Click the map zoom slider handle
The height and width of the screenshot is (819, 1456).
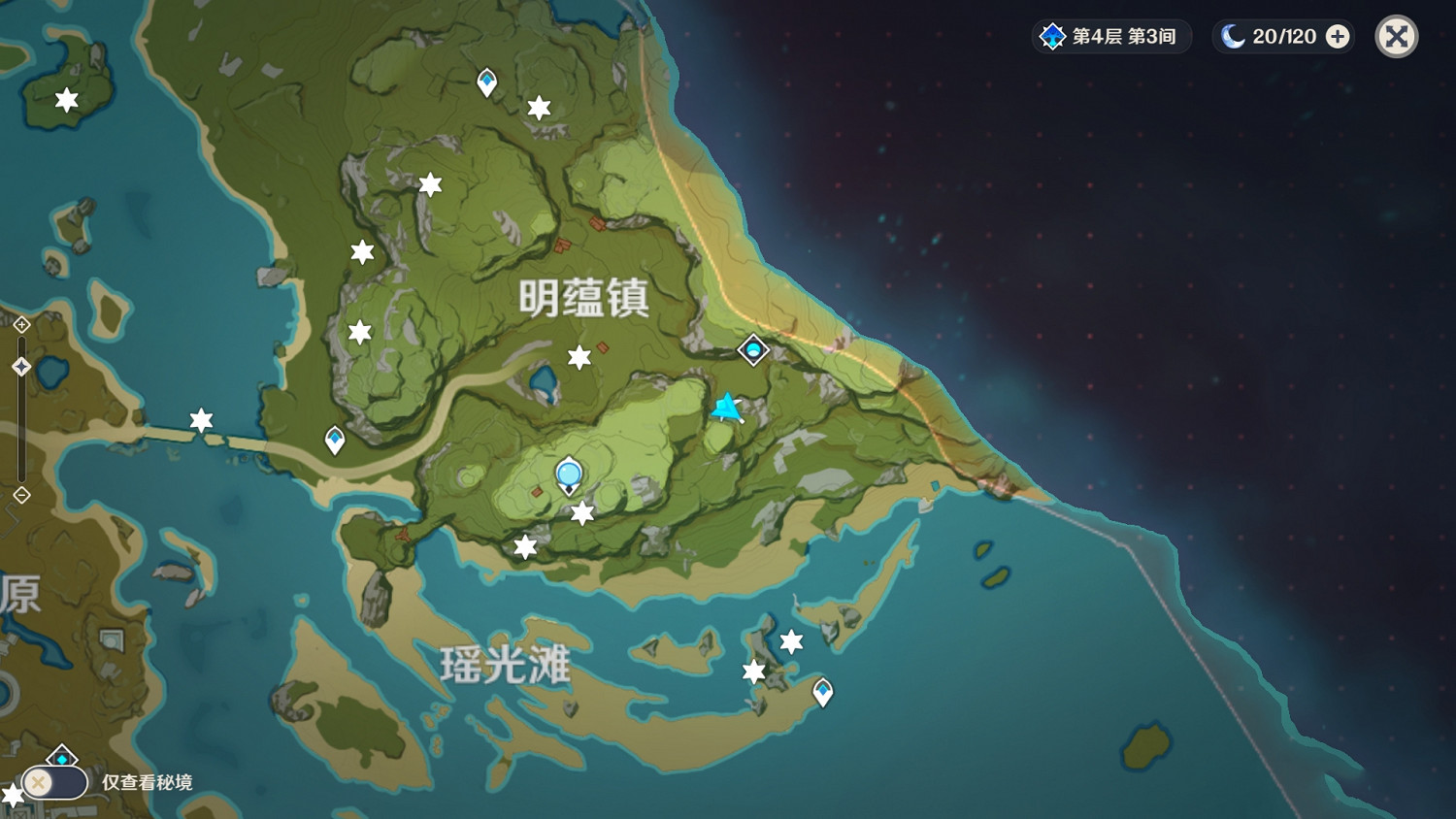[19, 365]
